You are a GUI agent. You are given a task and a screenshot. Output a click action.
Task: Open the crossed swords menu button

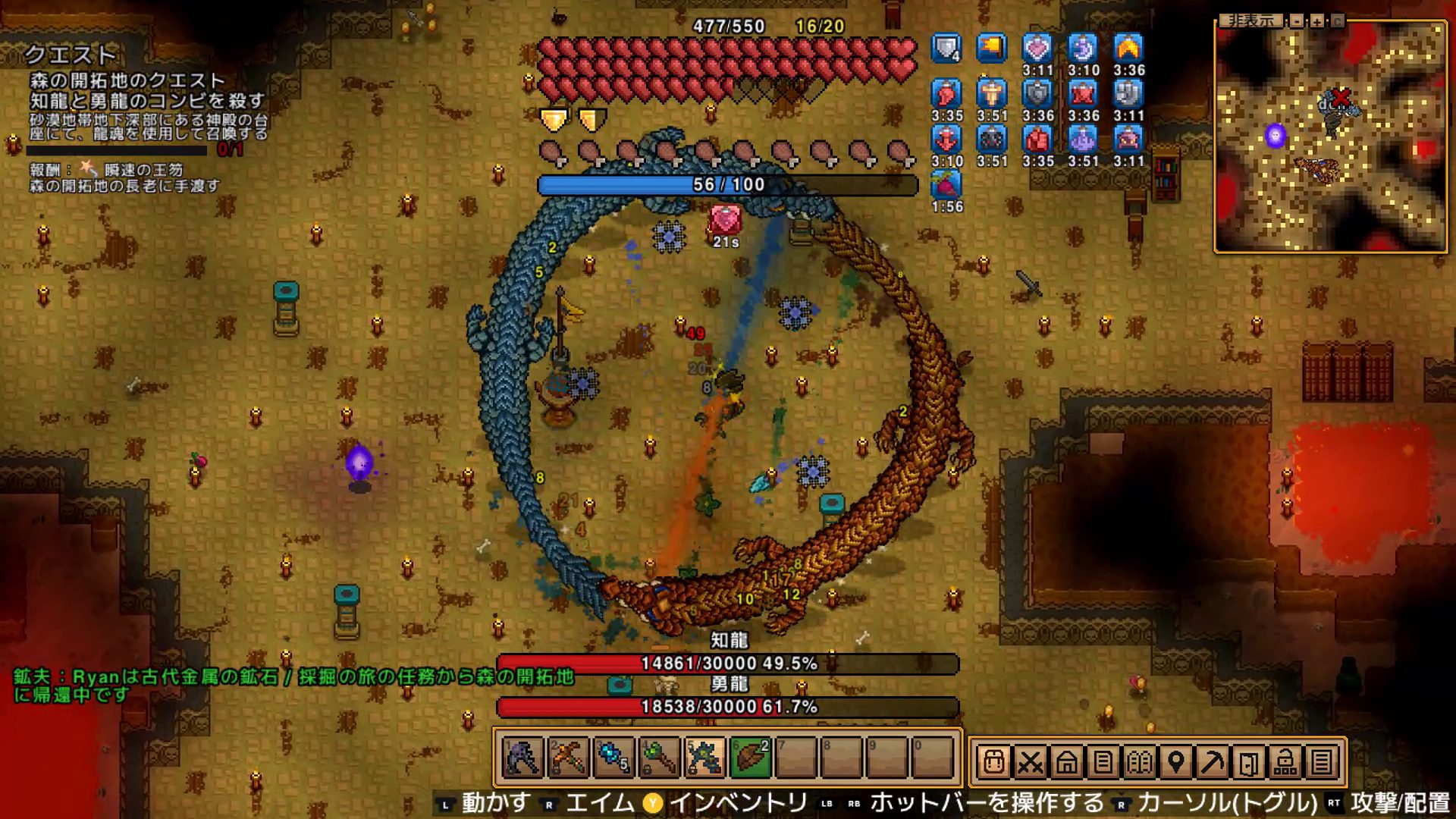coord(1030,761)
